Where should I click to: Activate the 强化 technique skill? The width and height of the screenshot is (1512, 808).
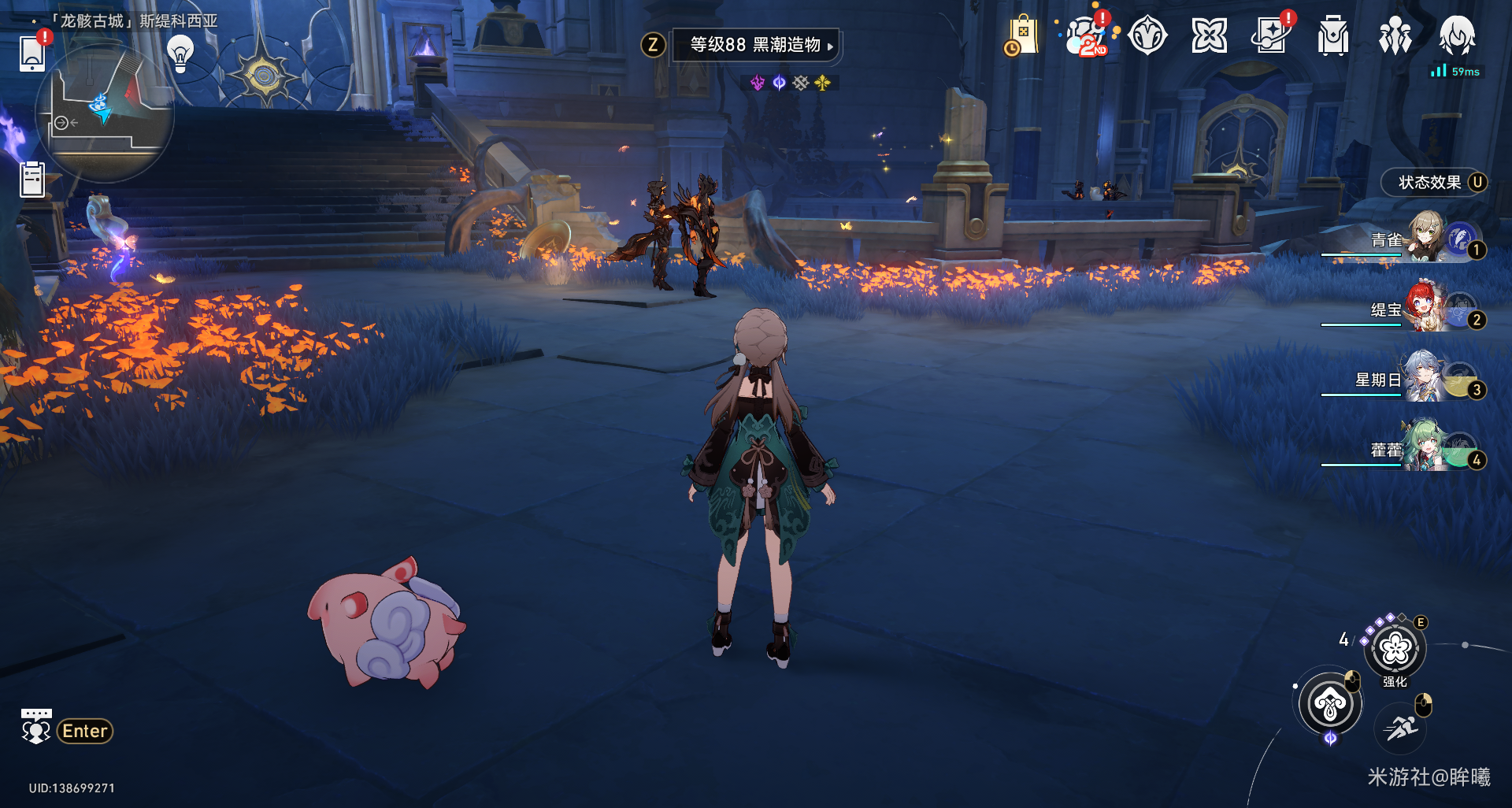tap(1395, 649)
